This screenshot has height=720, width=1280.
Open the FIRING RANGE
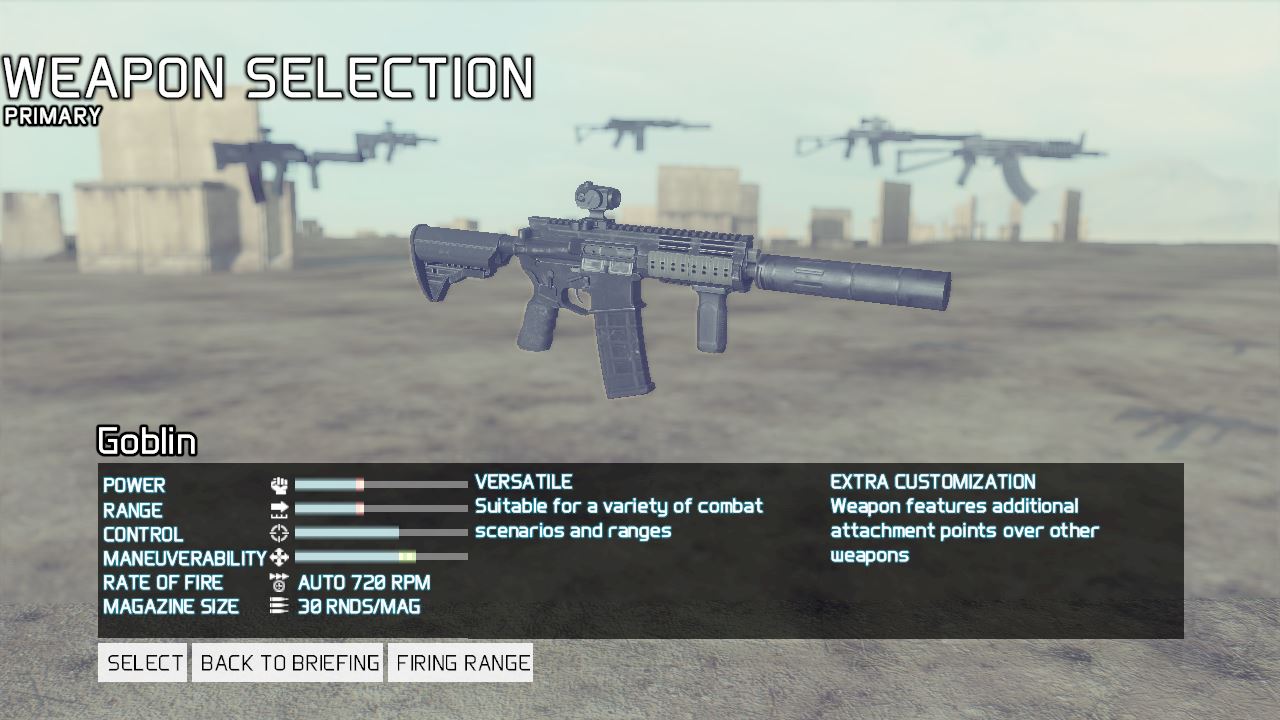461,662
